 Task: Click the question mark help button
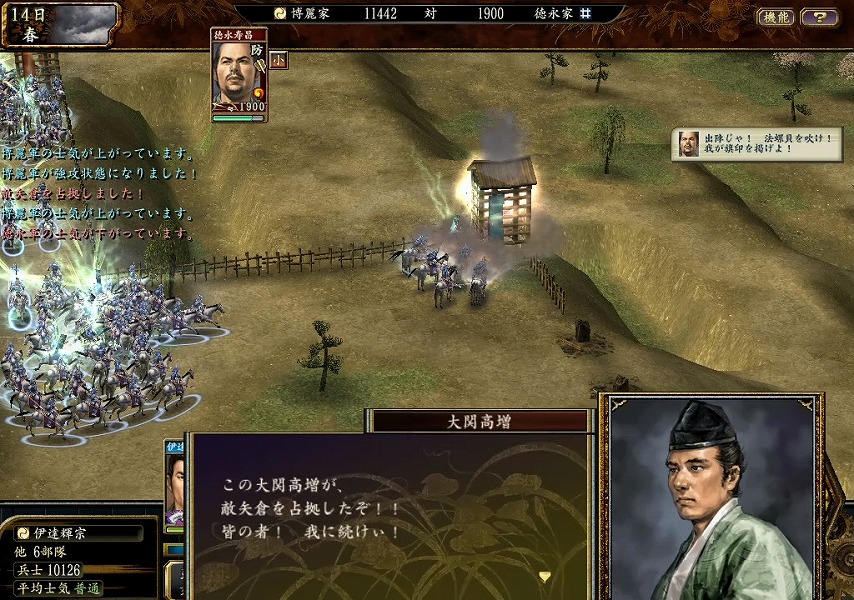[820, 17]
